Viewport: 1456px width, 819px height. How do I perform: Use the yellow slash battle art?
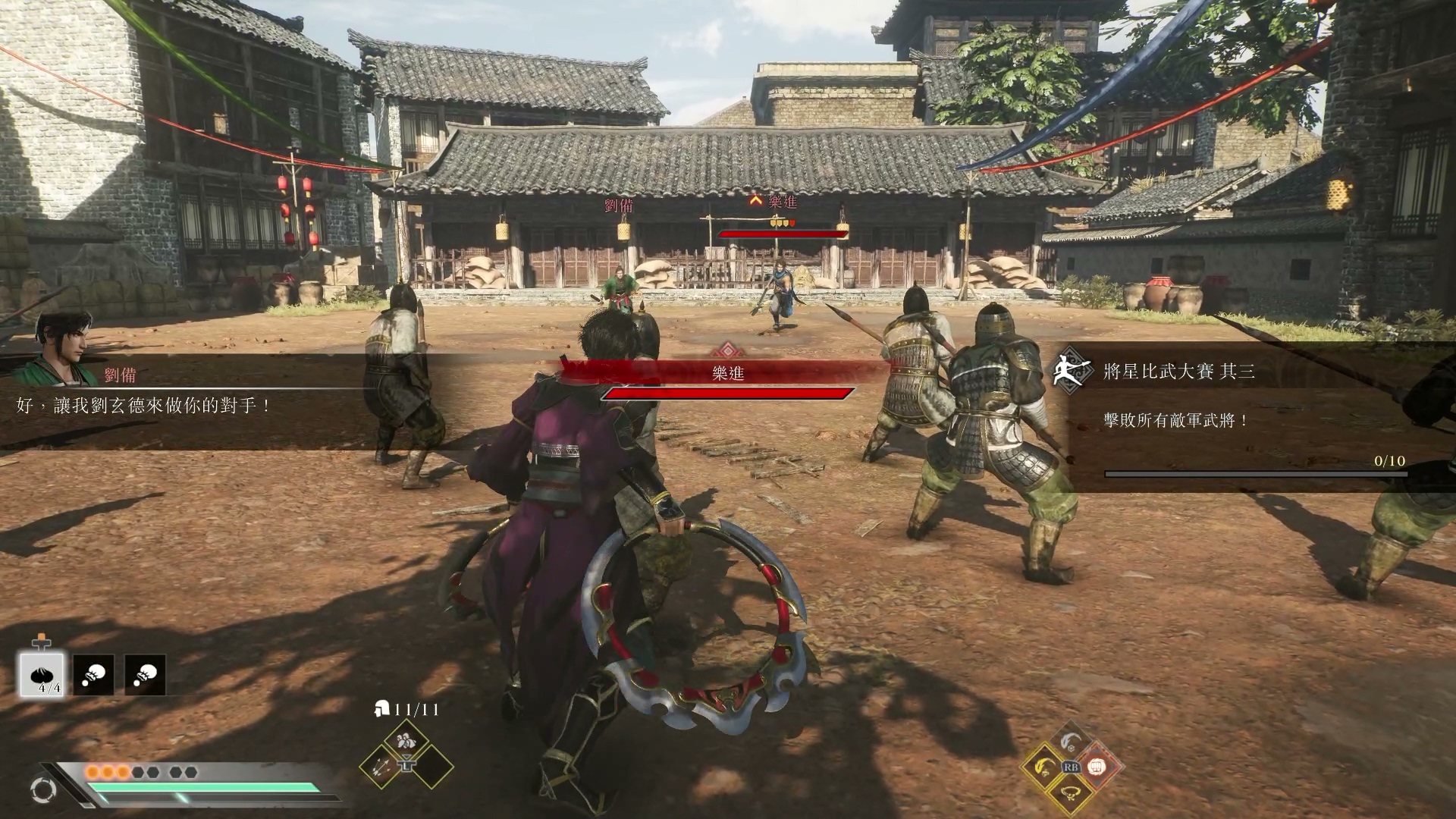click(1045, 767)
